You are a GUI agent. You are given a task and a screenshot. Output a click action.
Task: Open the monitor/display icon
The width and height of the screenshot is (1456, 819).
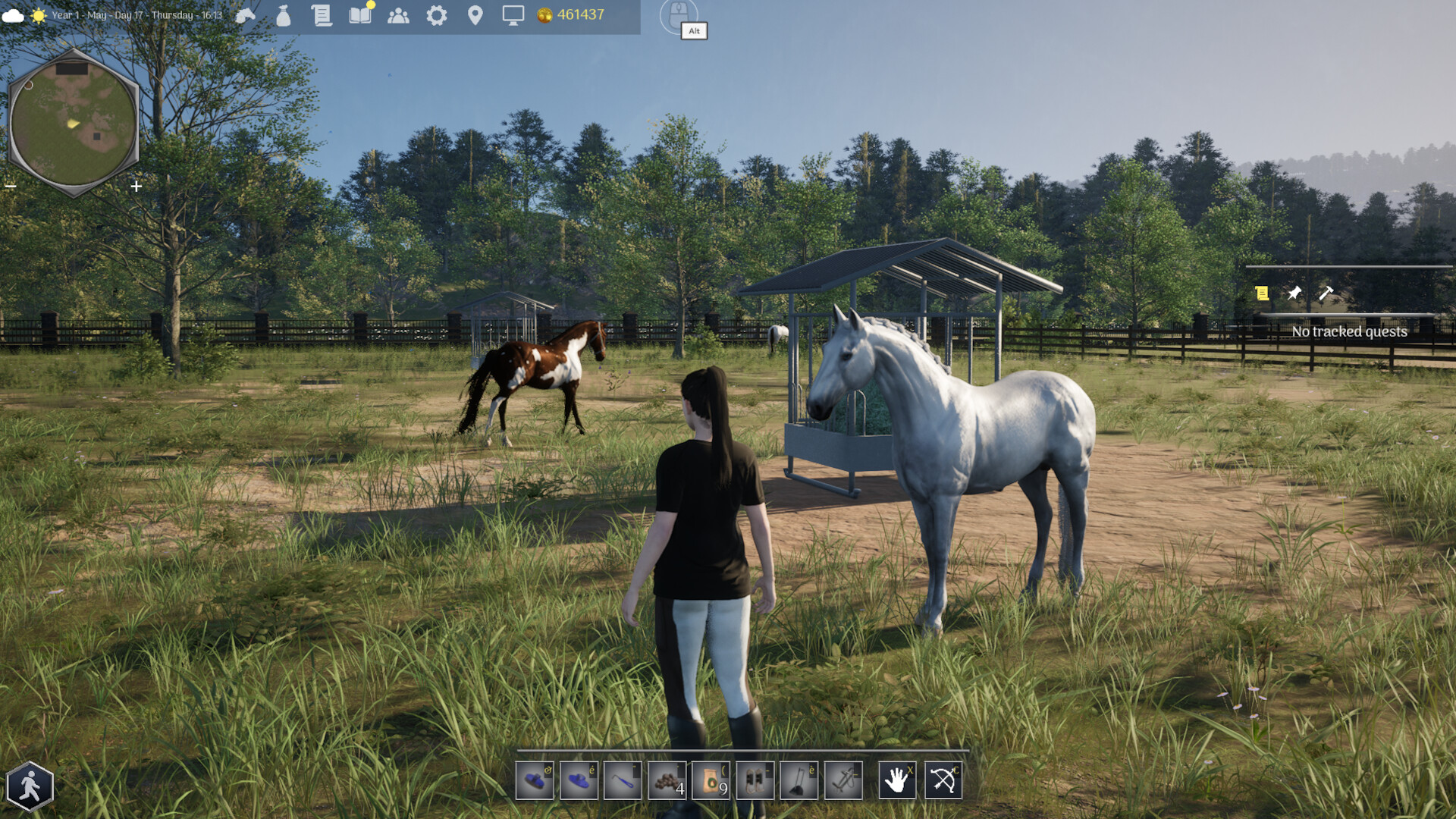513,14
